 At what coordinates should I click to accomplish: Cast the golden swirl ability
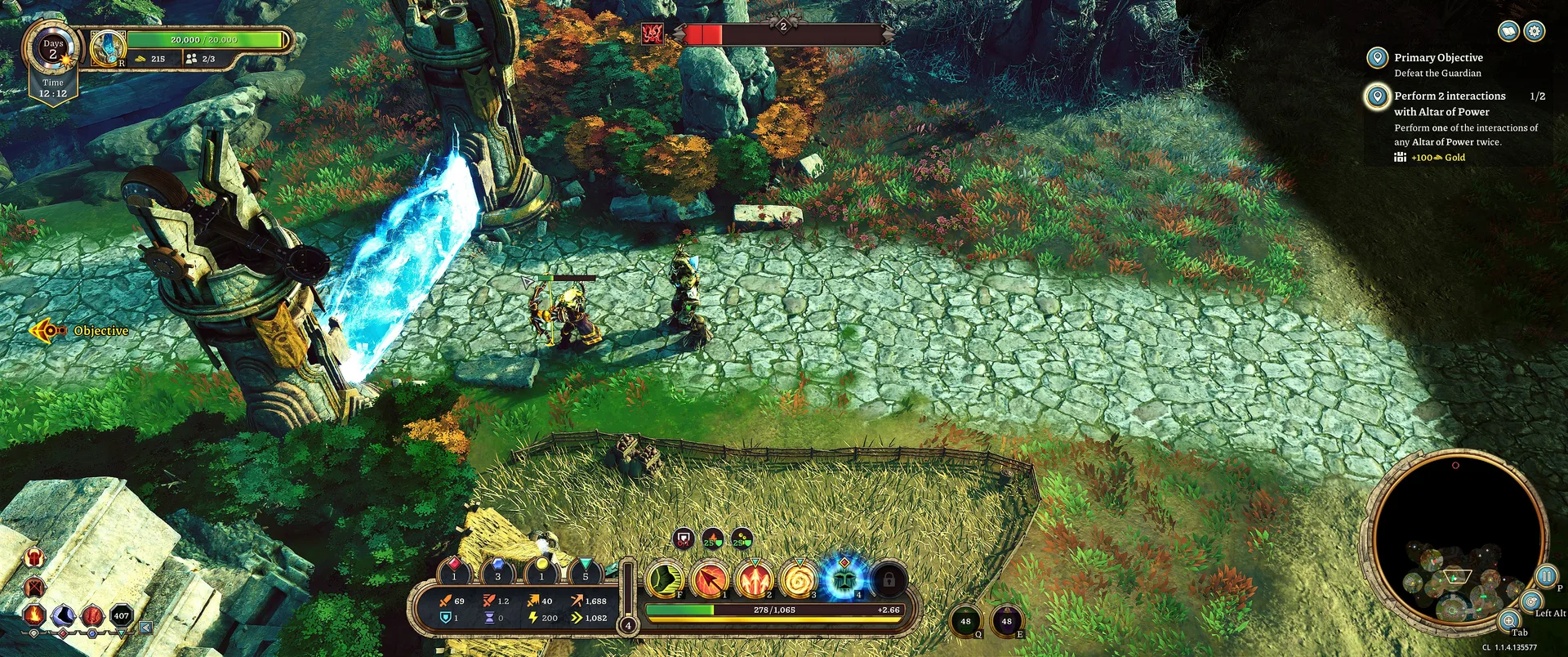(x=799, y=579)
